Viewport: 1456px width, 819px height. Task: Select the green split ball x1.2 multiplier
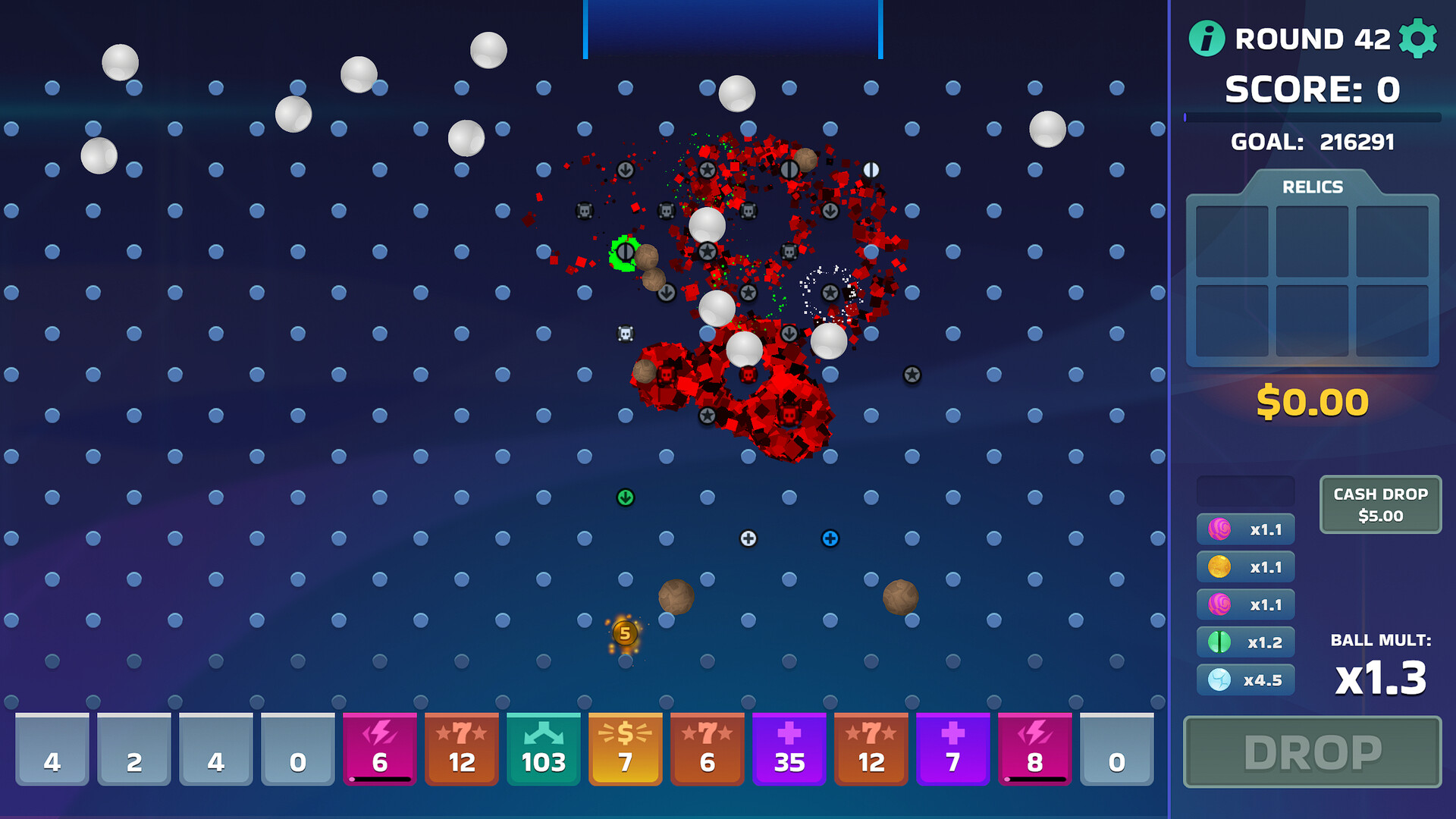point(1244,642)
